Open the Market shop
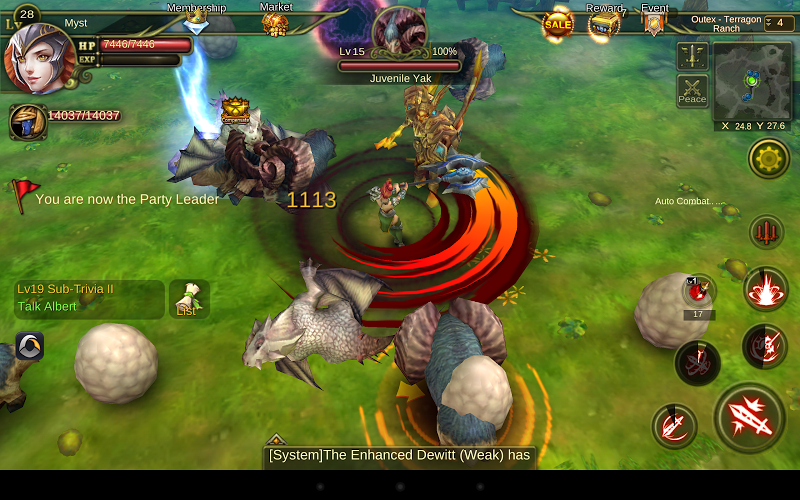800x500 pixels. (276, 20)
